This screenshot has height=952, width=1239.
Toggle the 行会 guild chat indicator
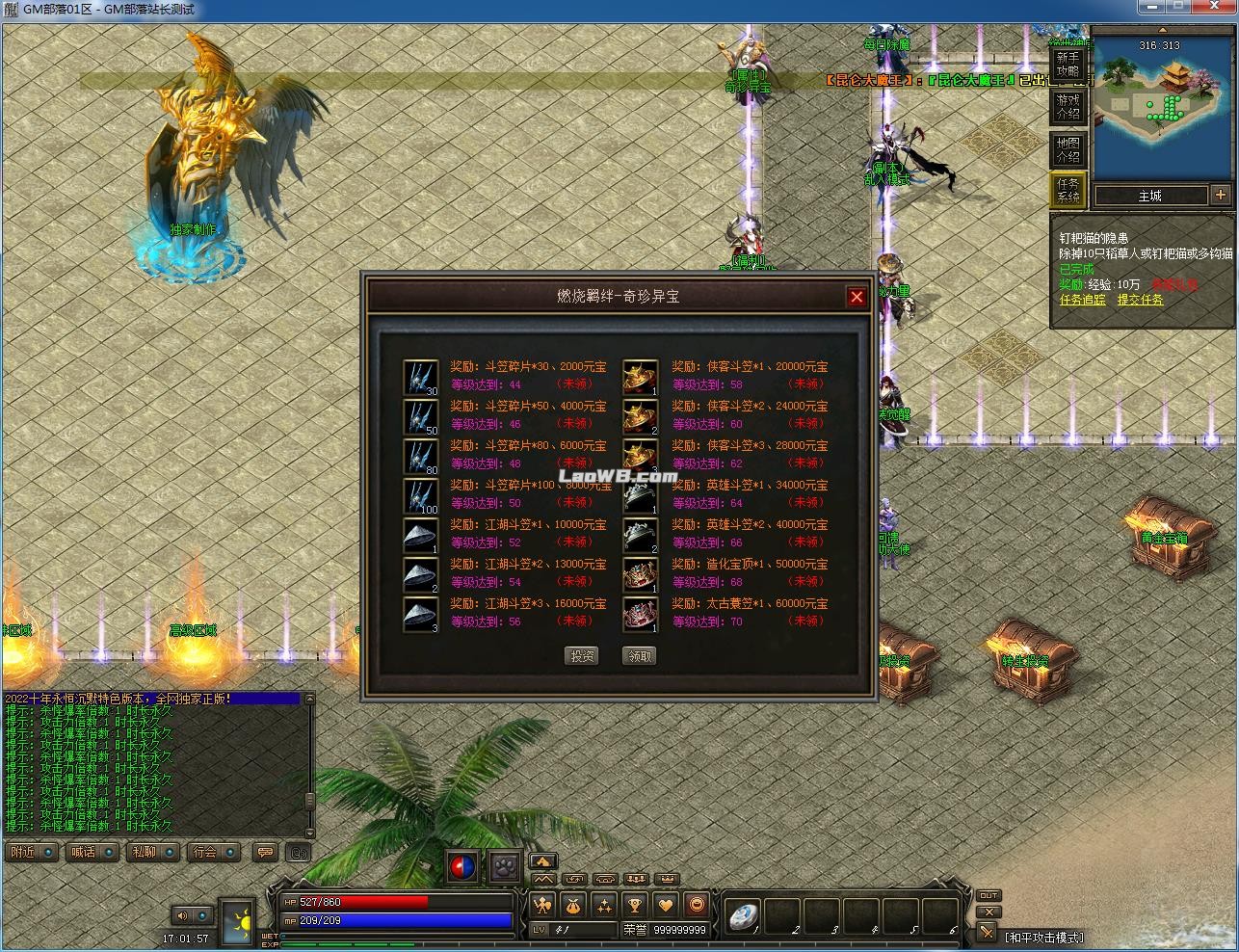click(x=230, y=853)
